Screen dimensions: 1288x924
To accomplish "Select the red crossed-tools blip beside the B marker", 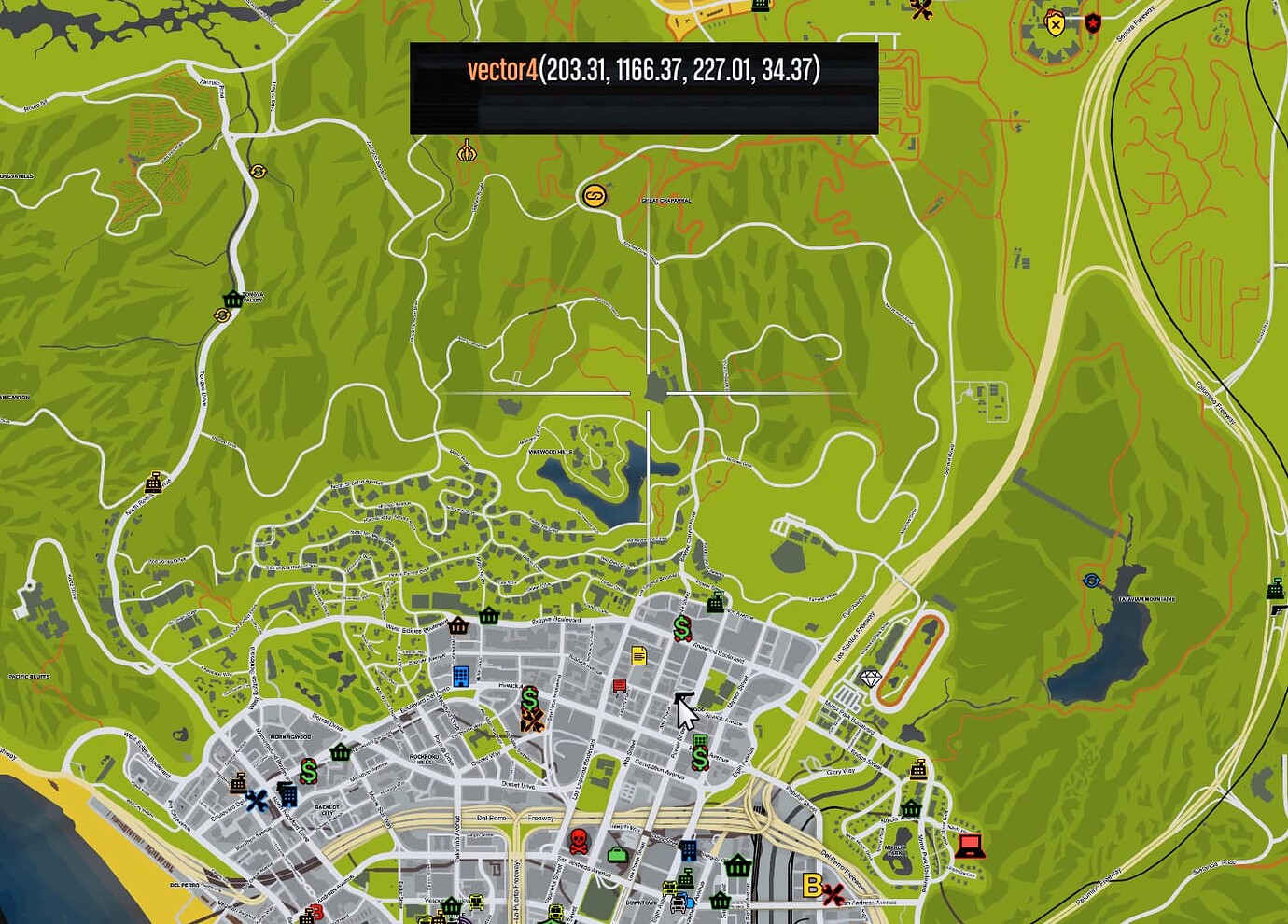I will tap(831, 893).
